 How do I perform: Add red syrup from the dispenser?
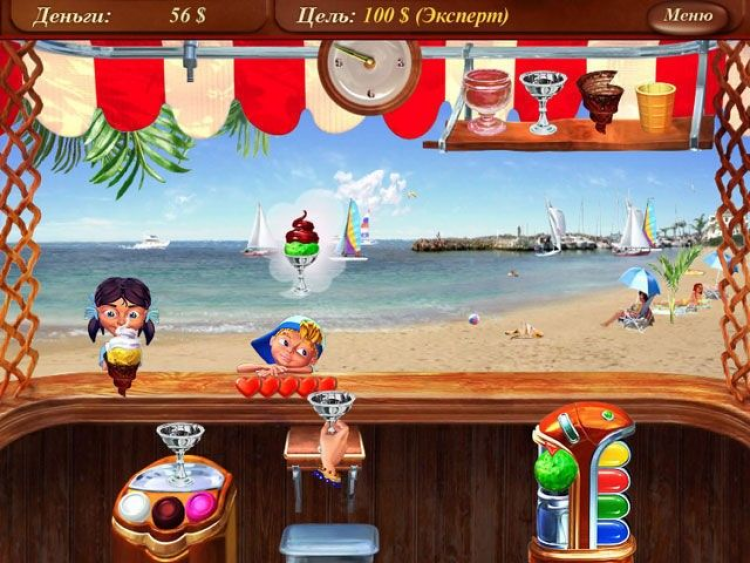point(612,480)
